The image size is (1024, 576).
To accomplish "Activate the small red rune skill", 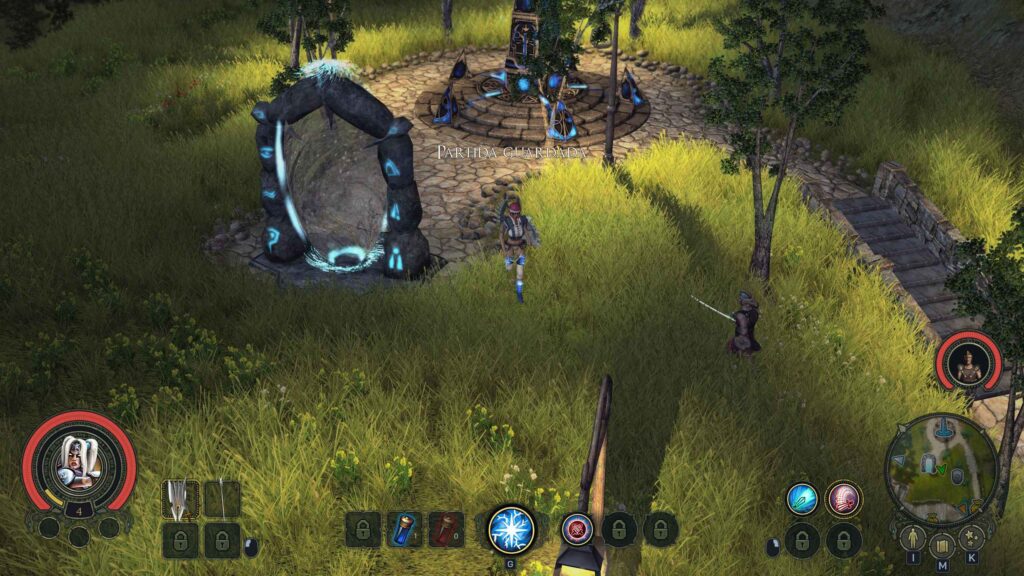I will [576, 529].
